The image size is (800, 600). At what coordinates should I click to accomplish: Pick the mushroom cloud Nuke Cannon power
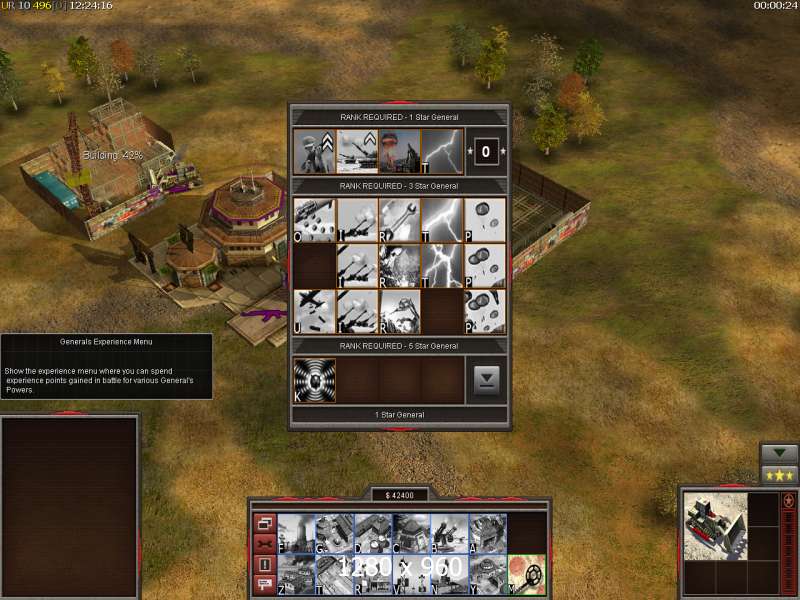point(400,152)
